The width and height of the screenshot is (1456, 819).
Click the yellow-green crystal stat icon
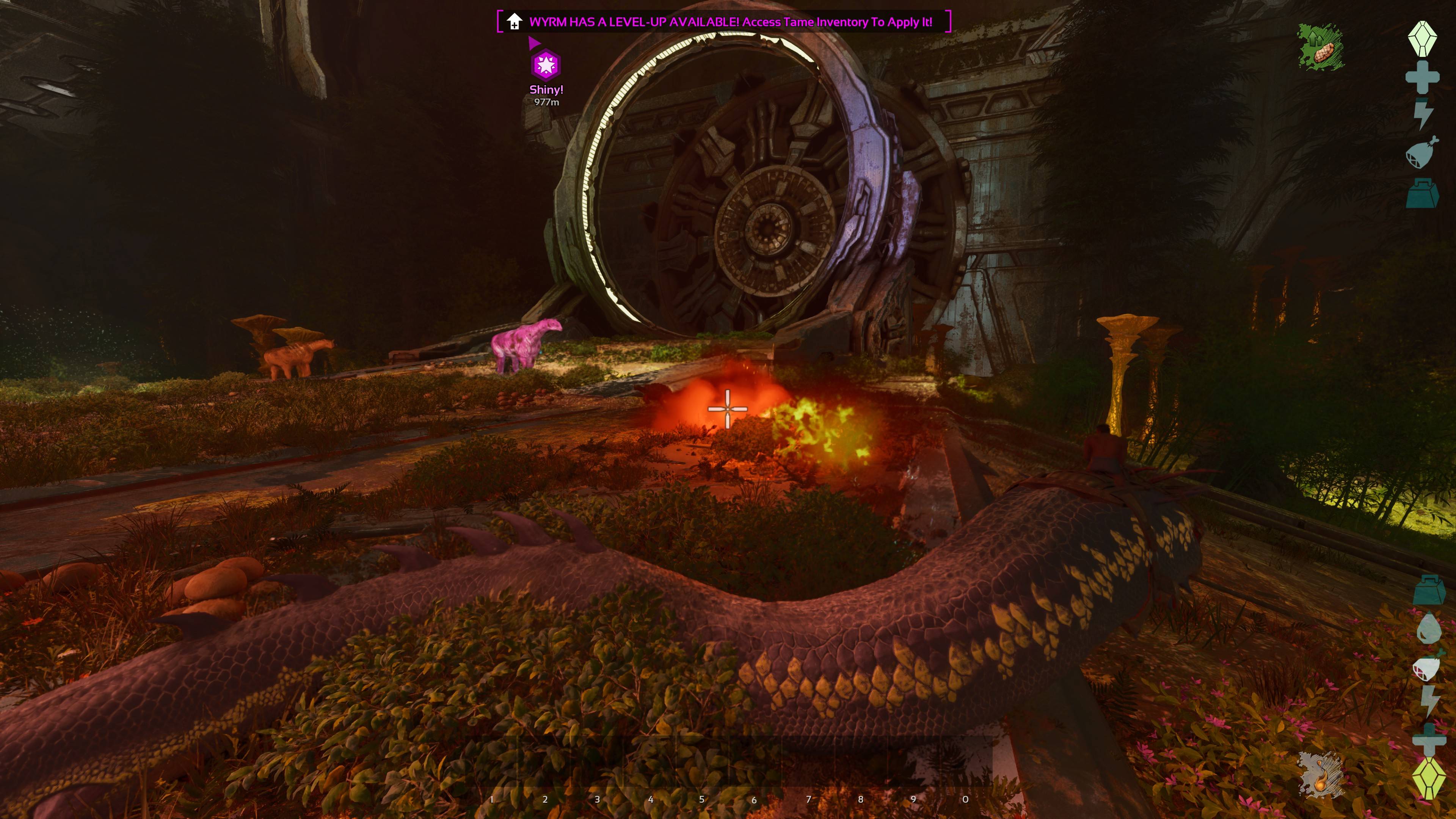pos(1428,778)
